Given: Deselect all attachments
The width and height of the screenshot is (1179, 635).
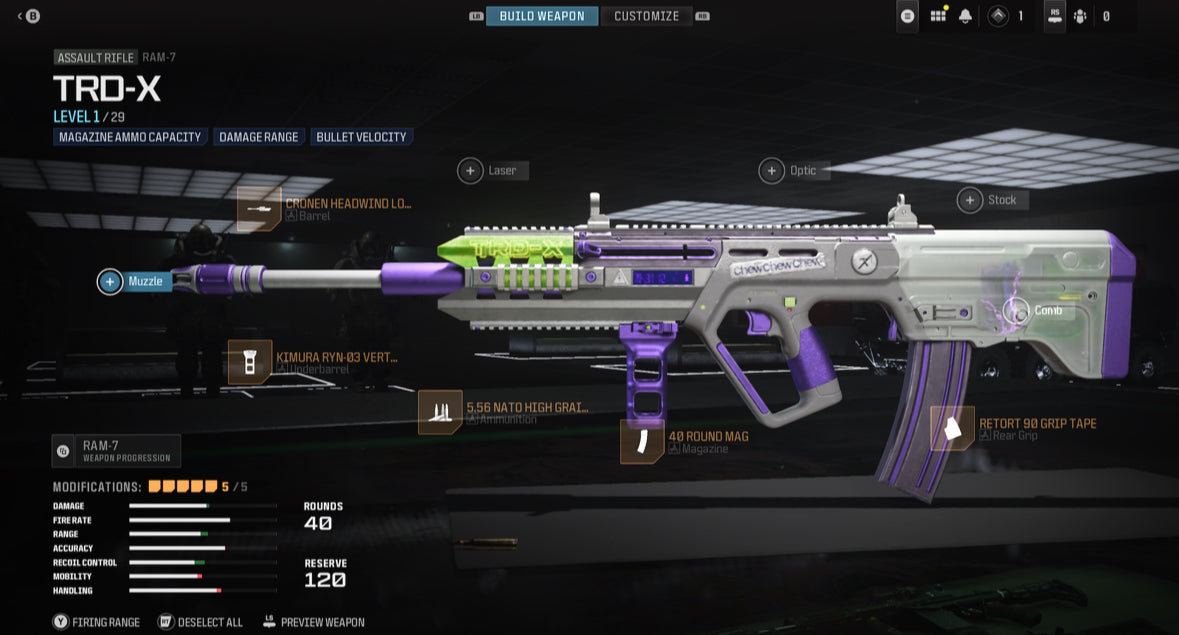Looking at the screenshot, I should coord(200,622).
